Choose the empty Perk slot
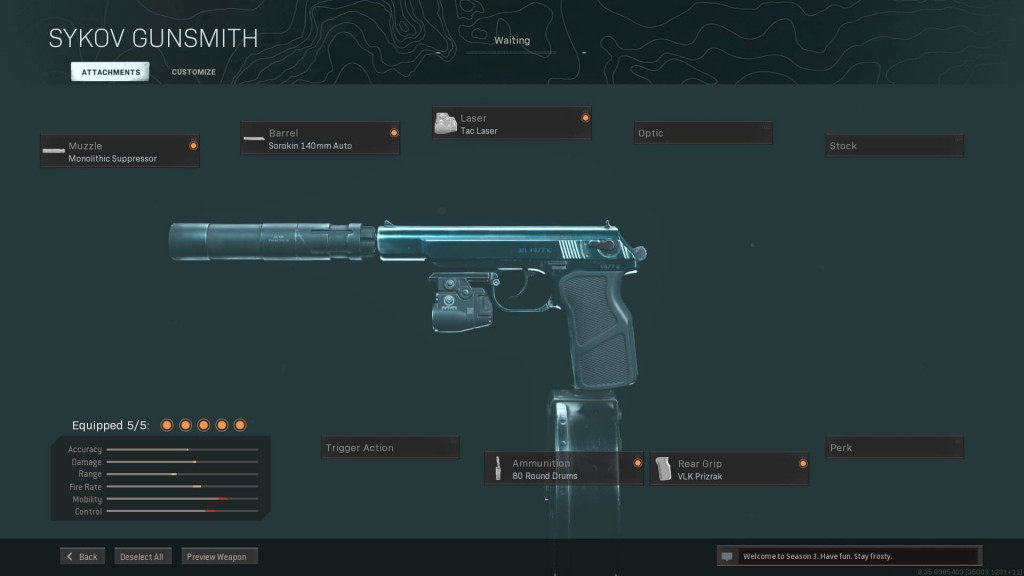 point(894,448)
